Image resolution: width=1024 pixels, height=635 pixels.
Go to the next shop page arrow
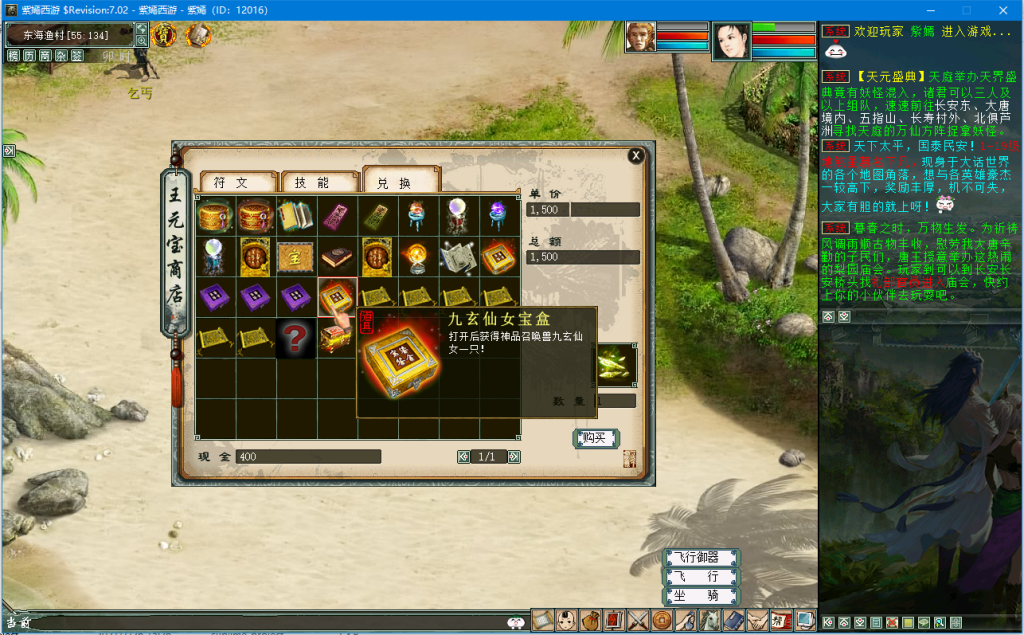513,457
